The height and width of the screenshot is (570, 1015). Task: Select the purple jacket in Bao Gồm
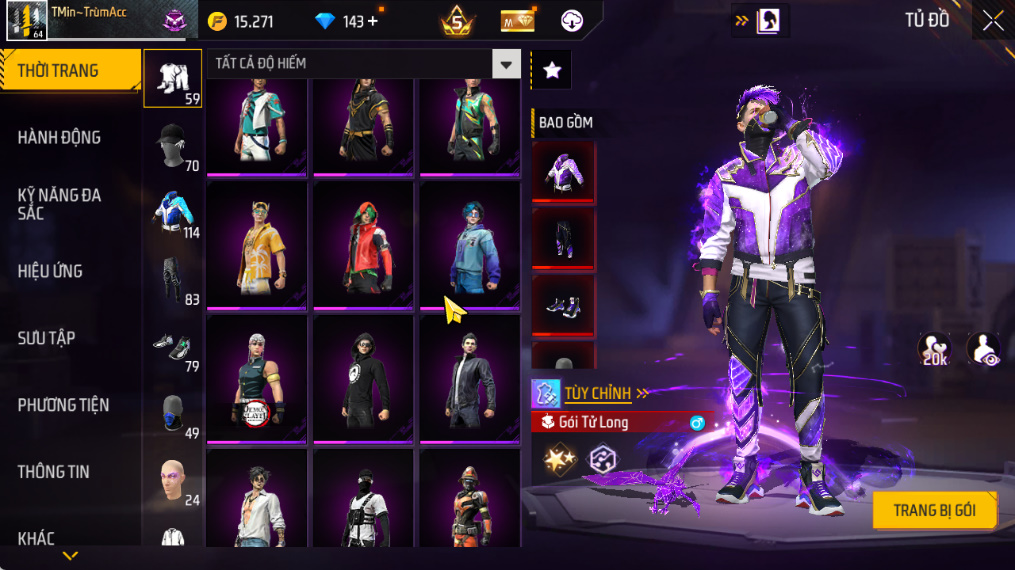click(x=563, y=172)
